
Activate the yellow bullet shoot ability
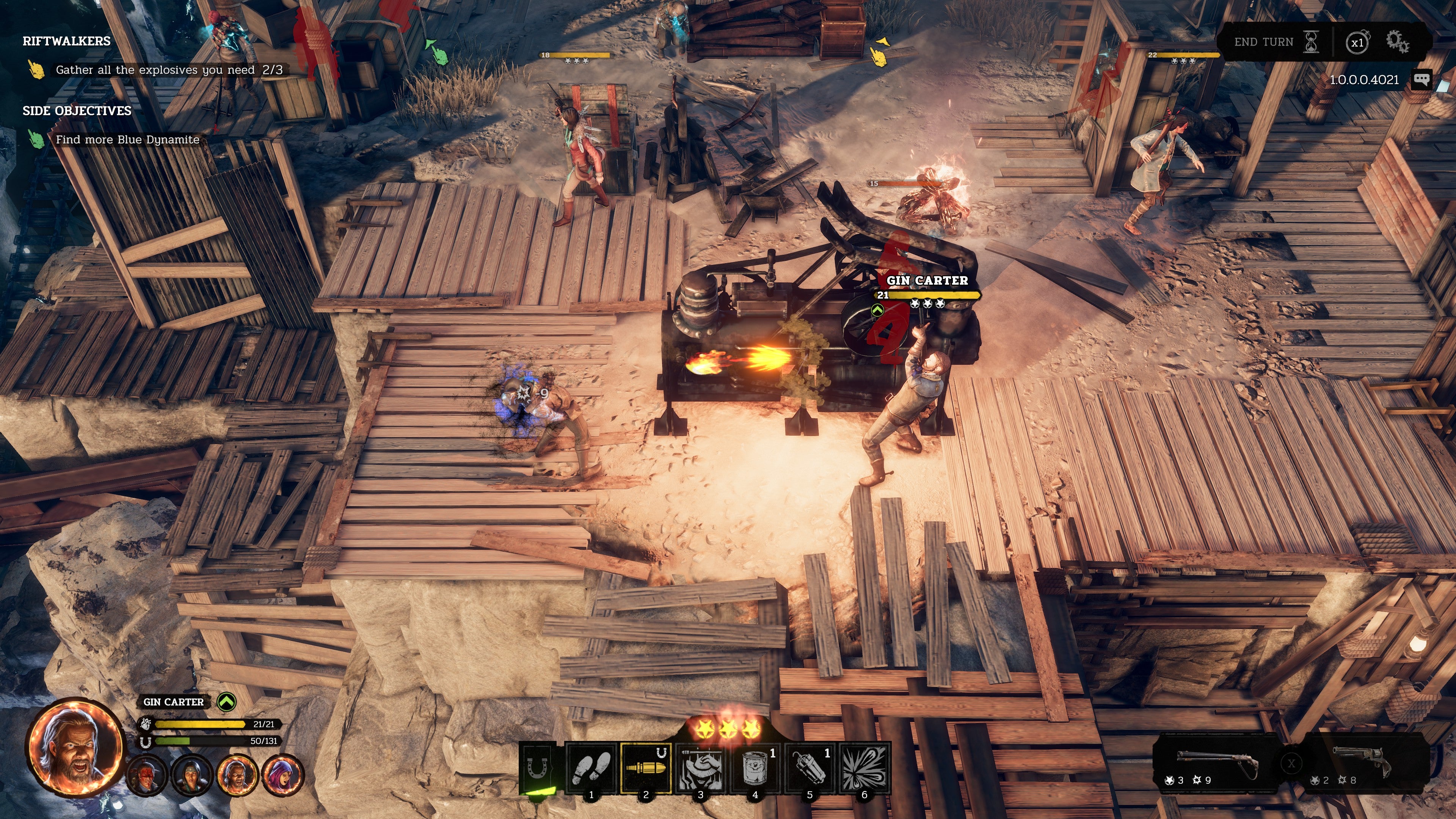click(645, 768)
